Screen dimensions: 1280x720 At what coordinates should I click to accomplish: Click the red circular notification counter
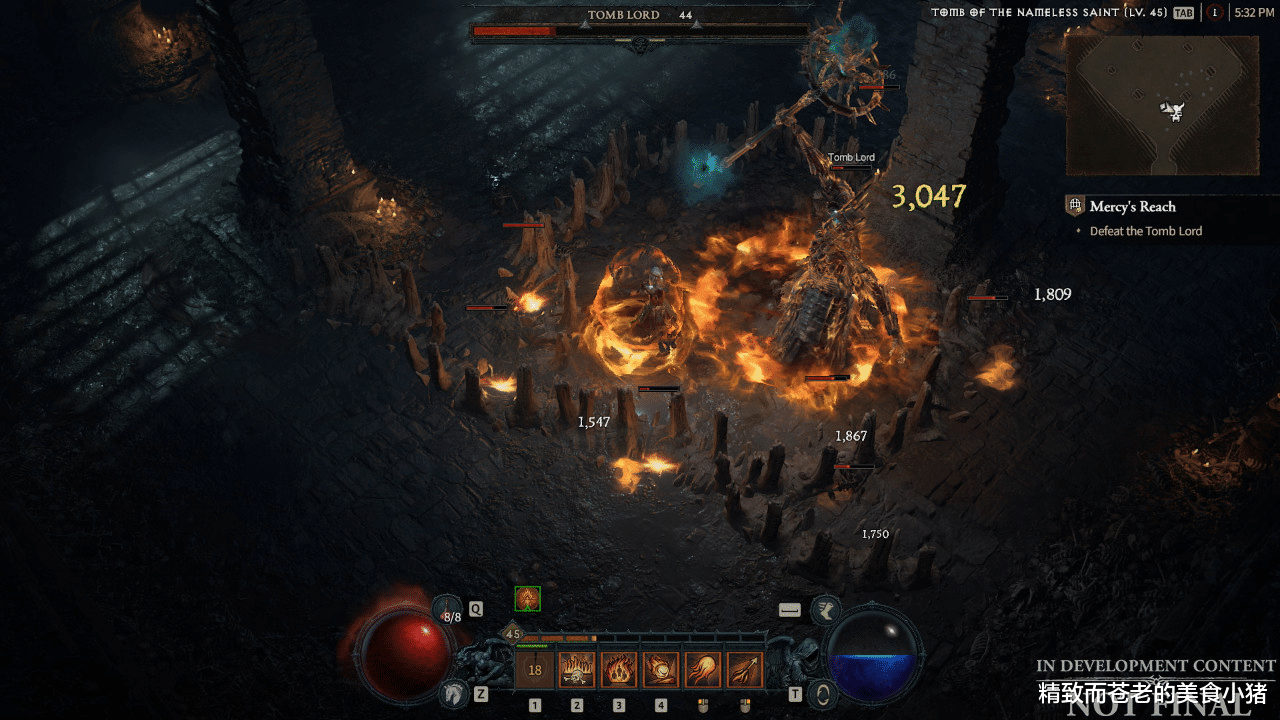point(1214,13)
